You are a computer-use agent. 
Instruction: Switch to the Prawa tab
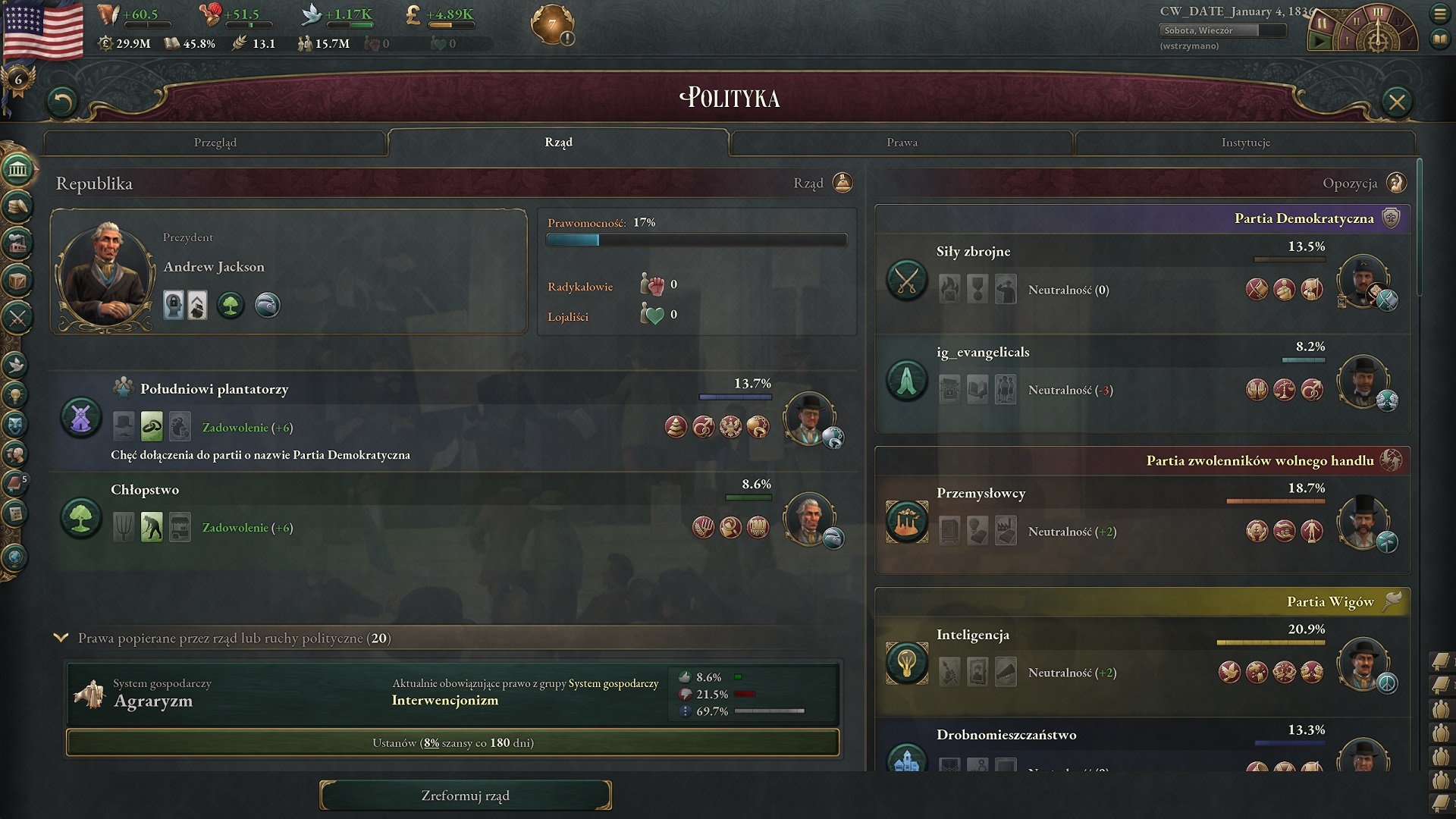pos(902,142)
